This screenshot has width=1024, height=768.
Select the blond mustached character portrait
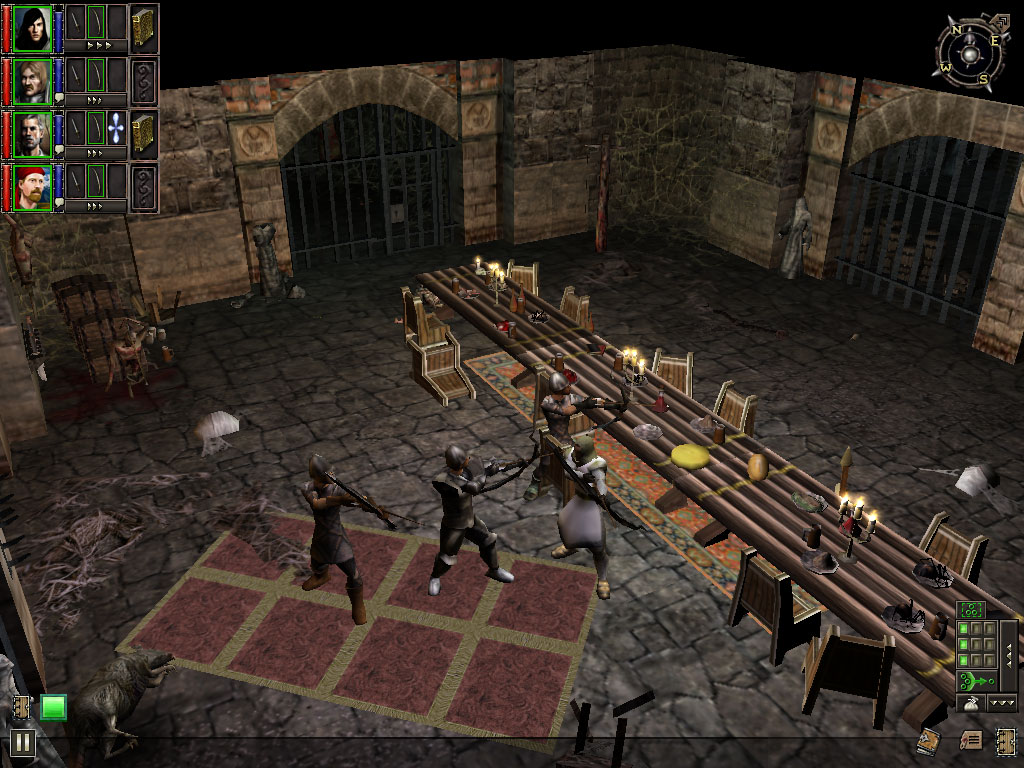[33, 80]
